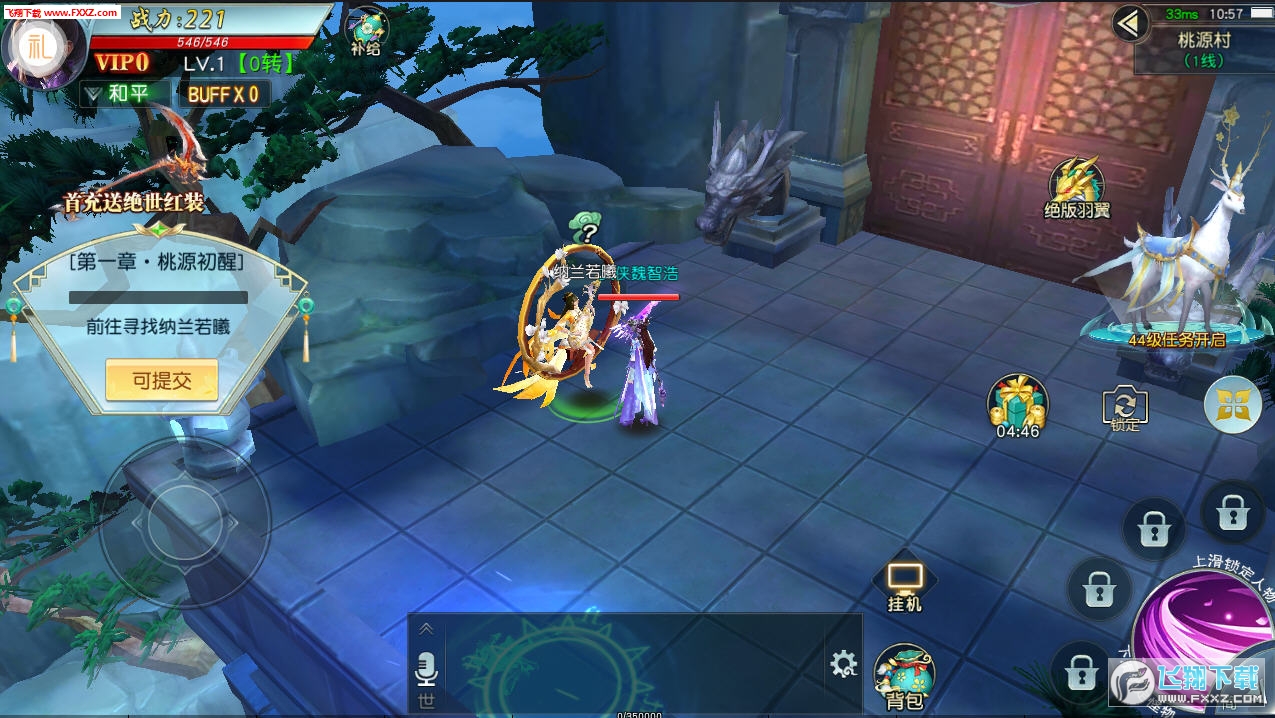Open the chat settings gear
This screenshot has width=1275, height=718.
pos(844,663)
